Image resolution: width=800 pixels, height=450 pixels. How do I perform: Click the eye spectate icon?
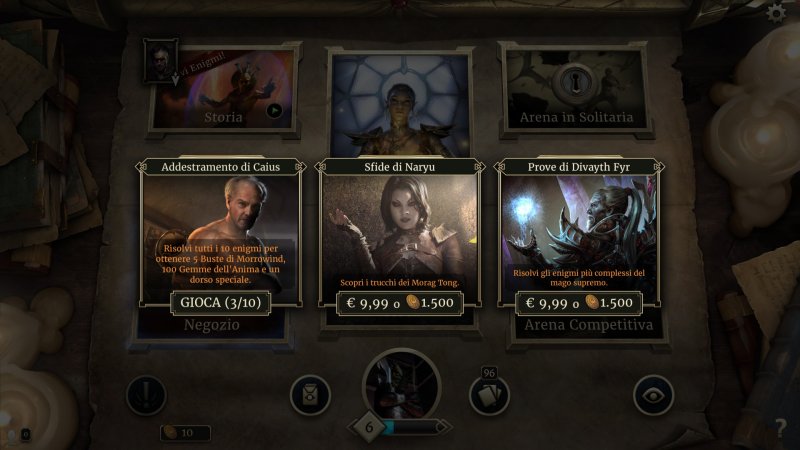[653, 395]
